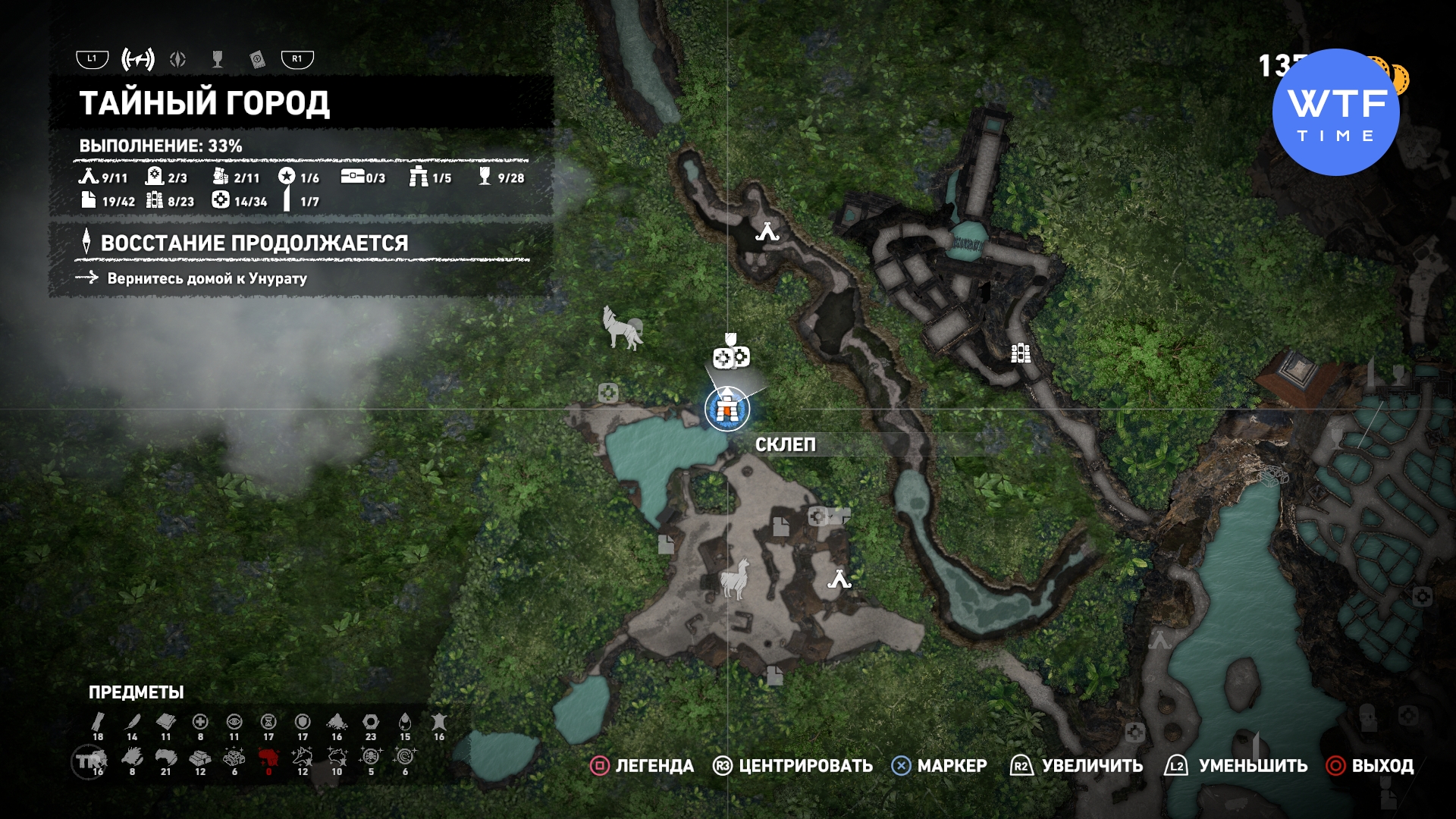Click the WTF Time channel logo
Viewport: 1456px width, 819px height.
pyautogui.click(x=1335, y=112)
